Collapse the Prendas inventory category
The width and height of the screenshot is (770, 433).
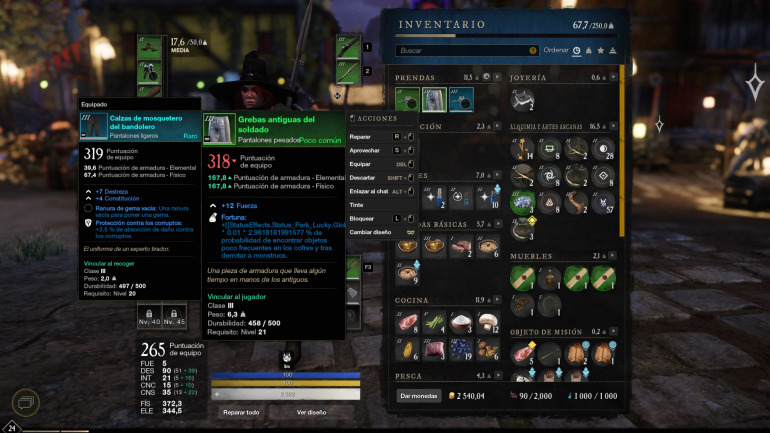[x=498, y=77]
